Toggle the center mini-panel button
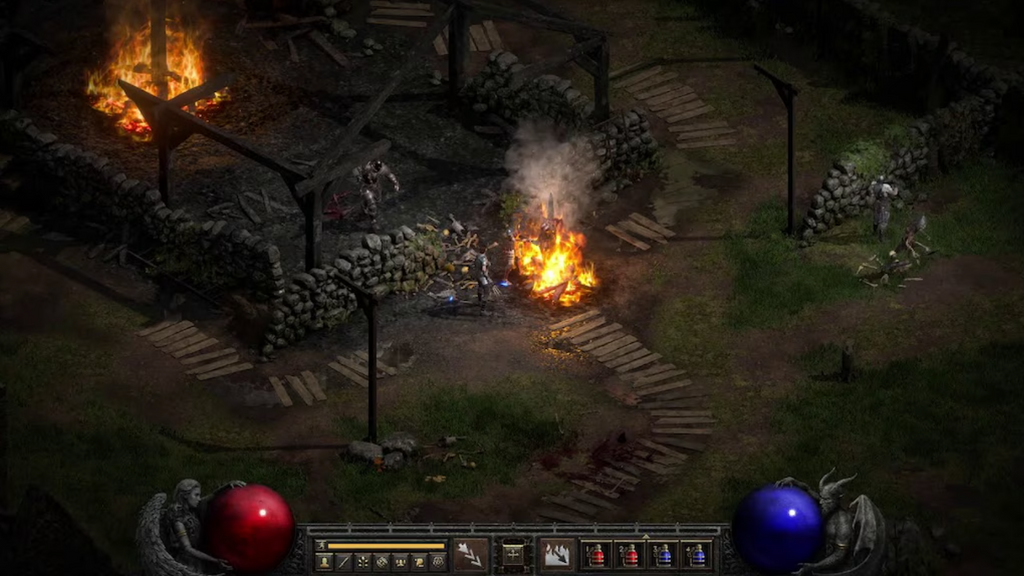This screenshot has width=1024, height=576. pyautogui.click(x=514, y=554)
